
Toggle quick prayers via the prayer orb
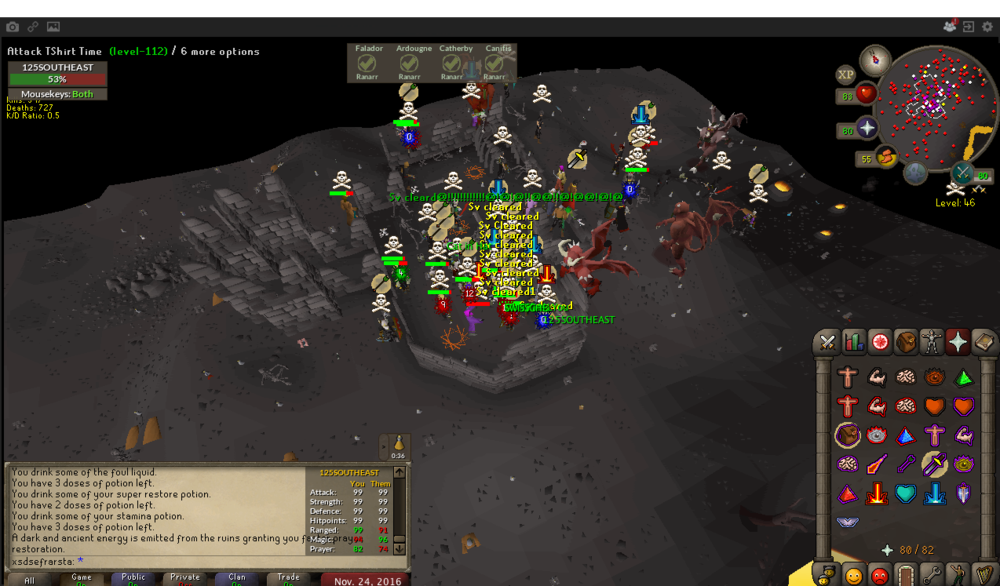point(866,129)
